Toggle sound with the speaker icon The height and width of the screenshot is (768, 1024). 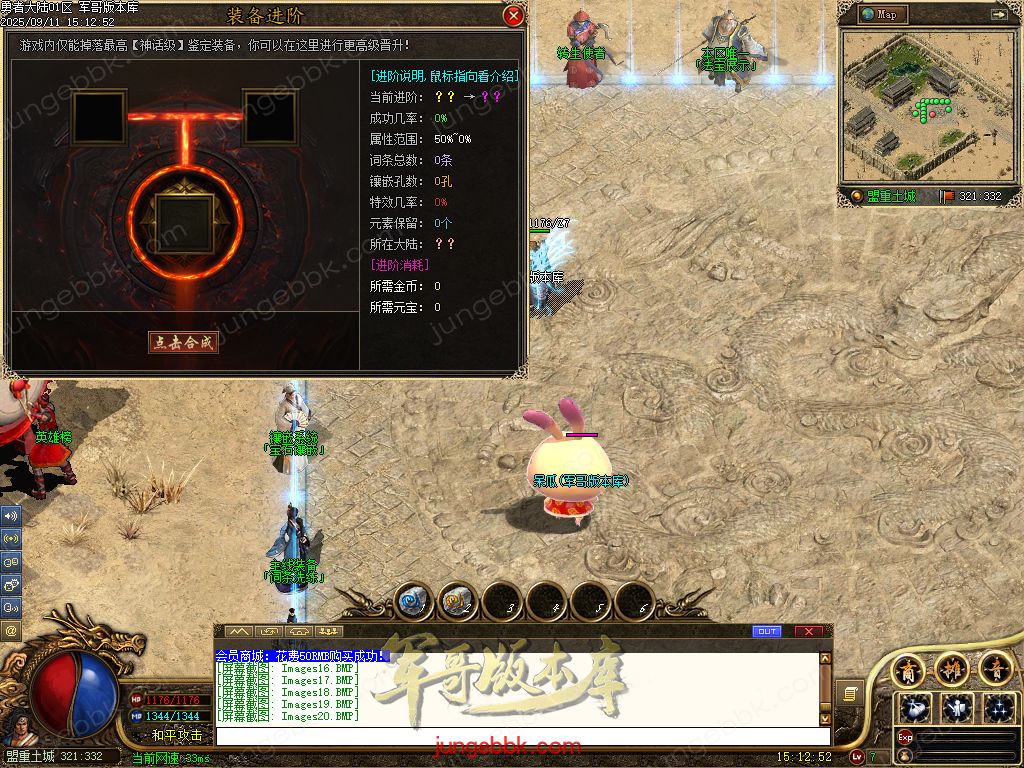click(x=11, y=516)
